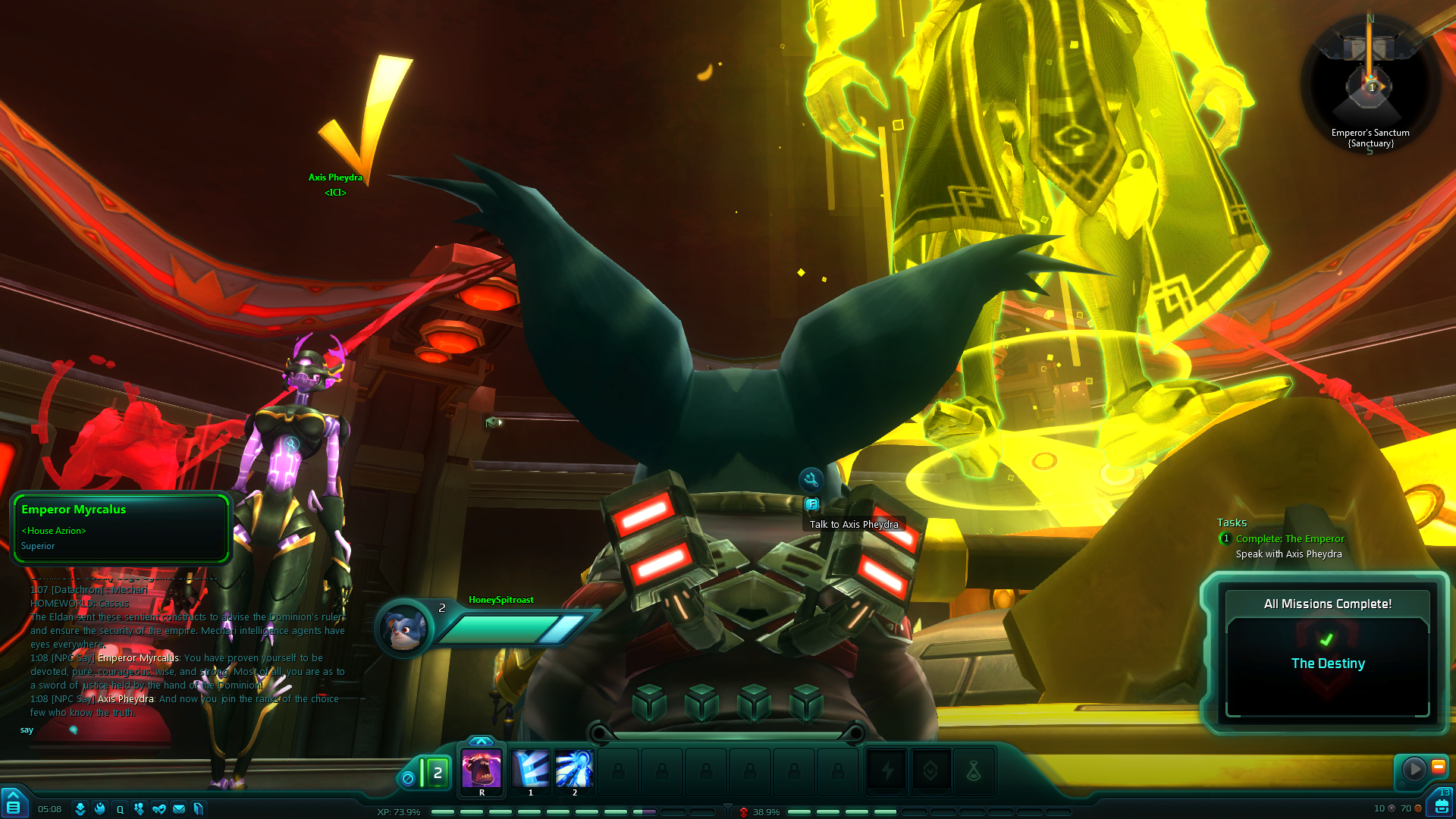Select the potion flask slot
The height and width of the screenshot is (819, 1456).
pos(974,772)
